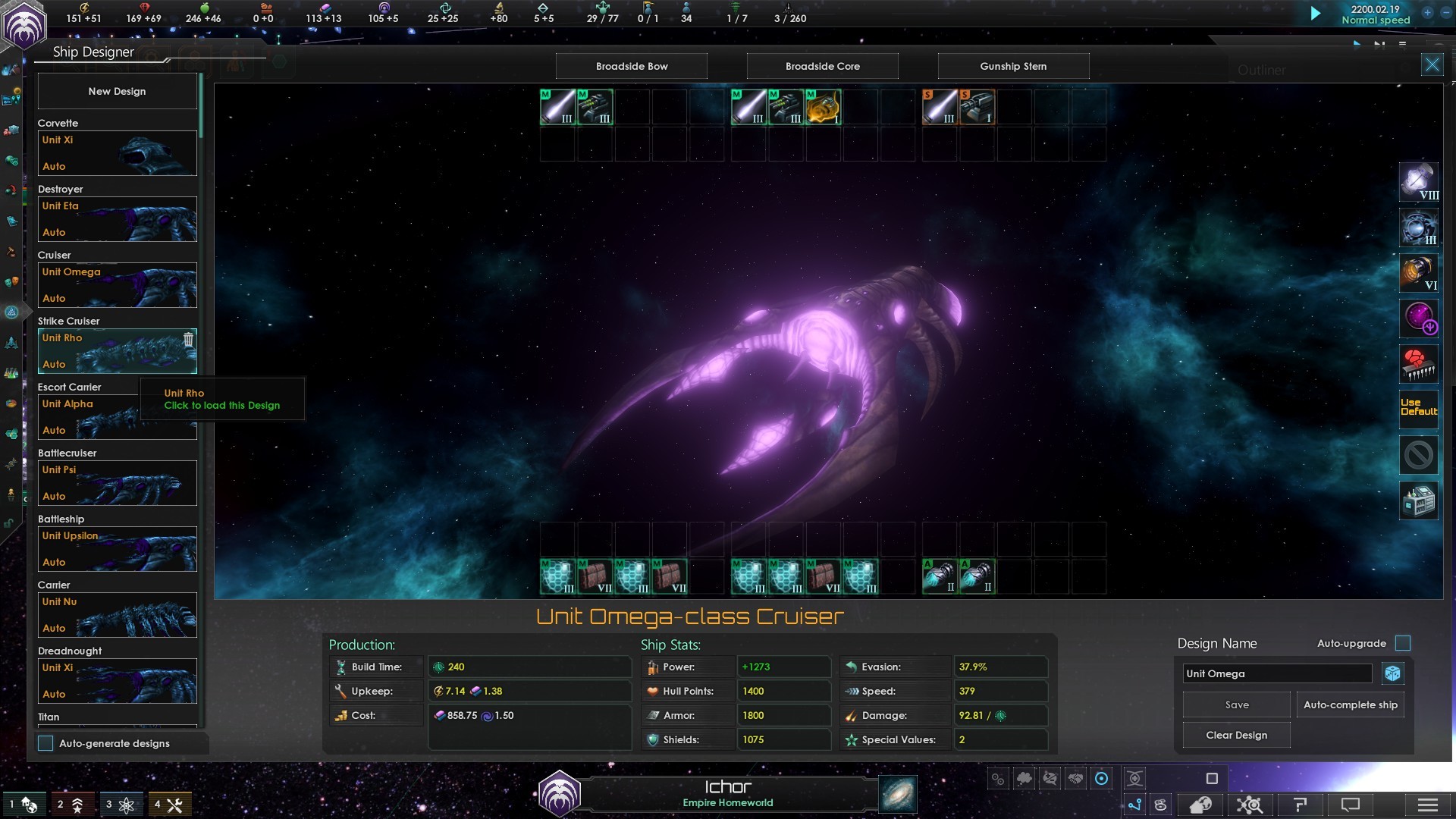Auto-complete the ship design
The height and width of the screenshot is (819, 1456).
pos(1350,704)
